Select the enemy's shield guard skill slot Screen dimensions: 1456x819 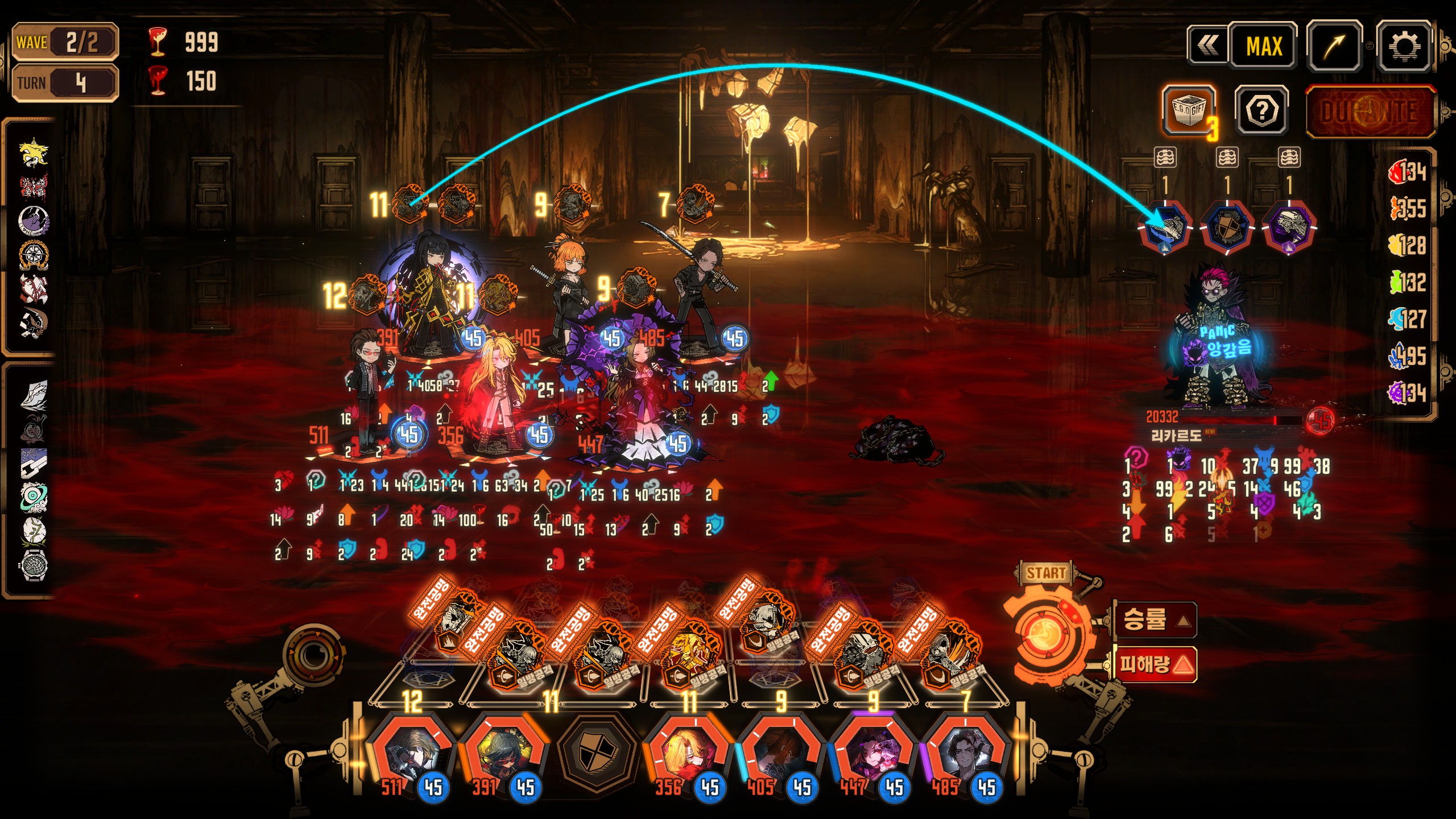pyautogui.click(x=1227, y=227)
